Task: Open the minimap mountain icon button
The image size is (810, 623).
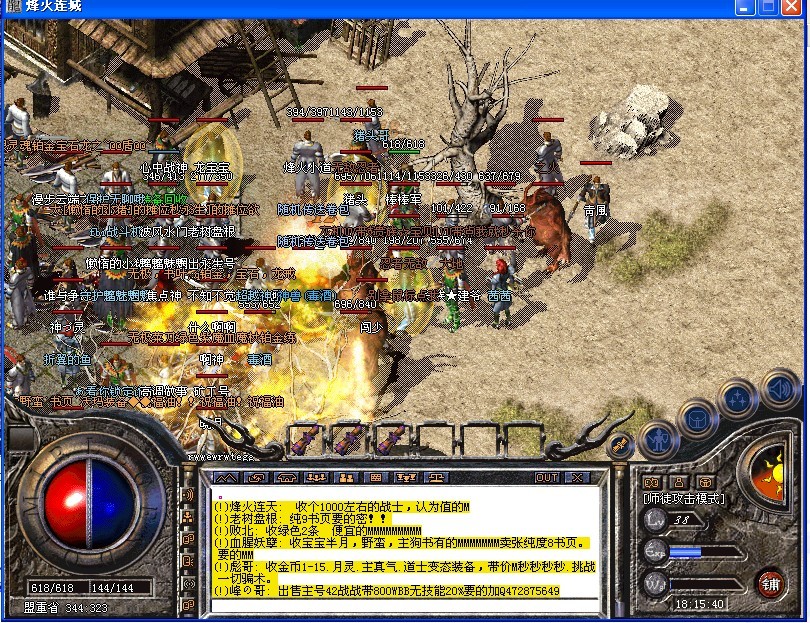Action: coord(228,478)
